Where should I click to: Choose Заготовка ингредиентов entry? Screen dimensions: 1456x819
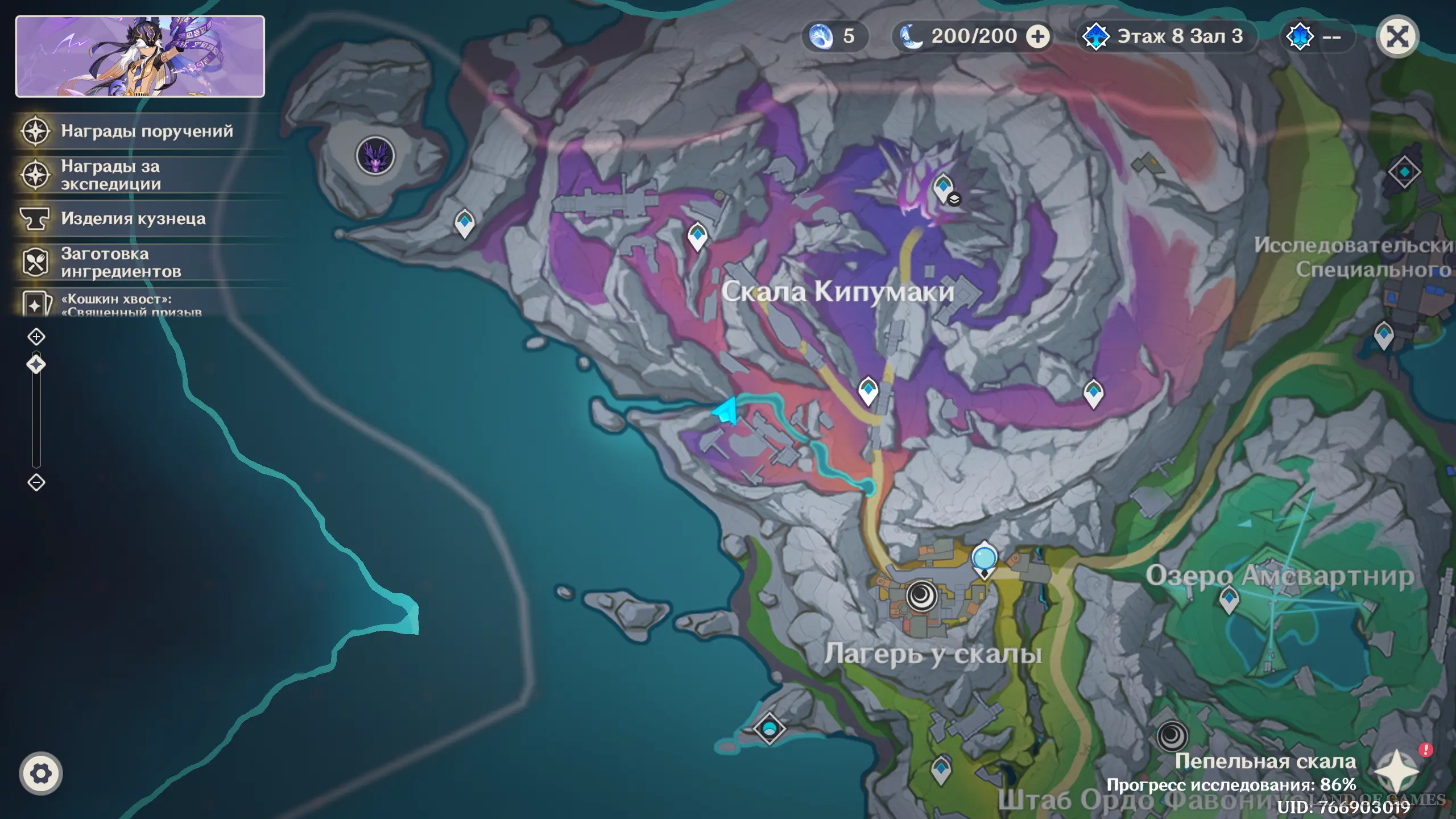click(121, 262)
